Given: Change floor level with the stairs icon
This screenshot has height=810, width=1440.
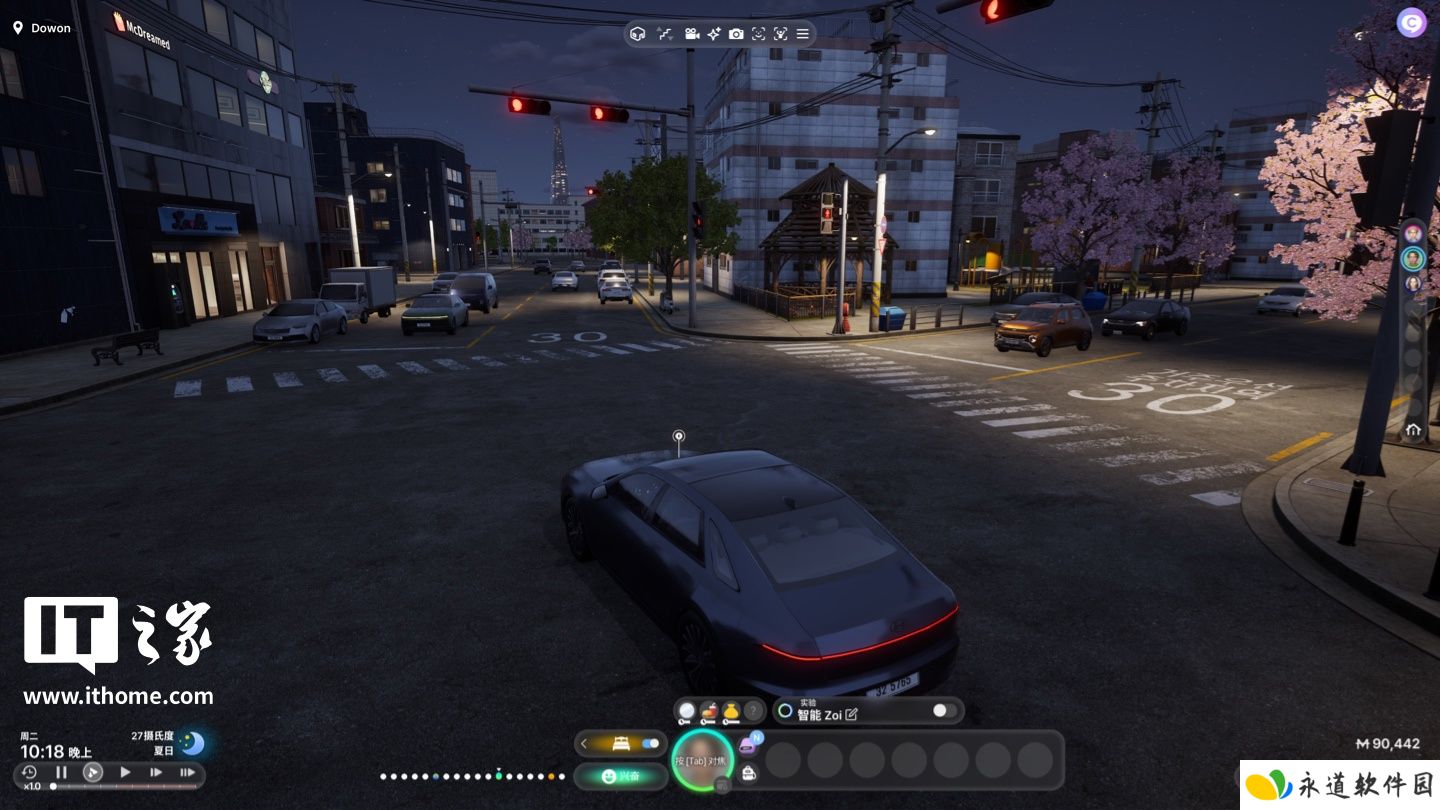Looking at the screenshot, I should click(x=665, y=34).
